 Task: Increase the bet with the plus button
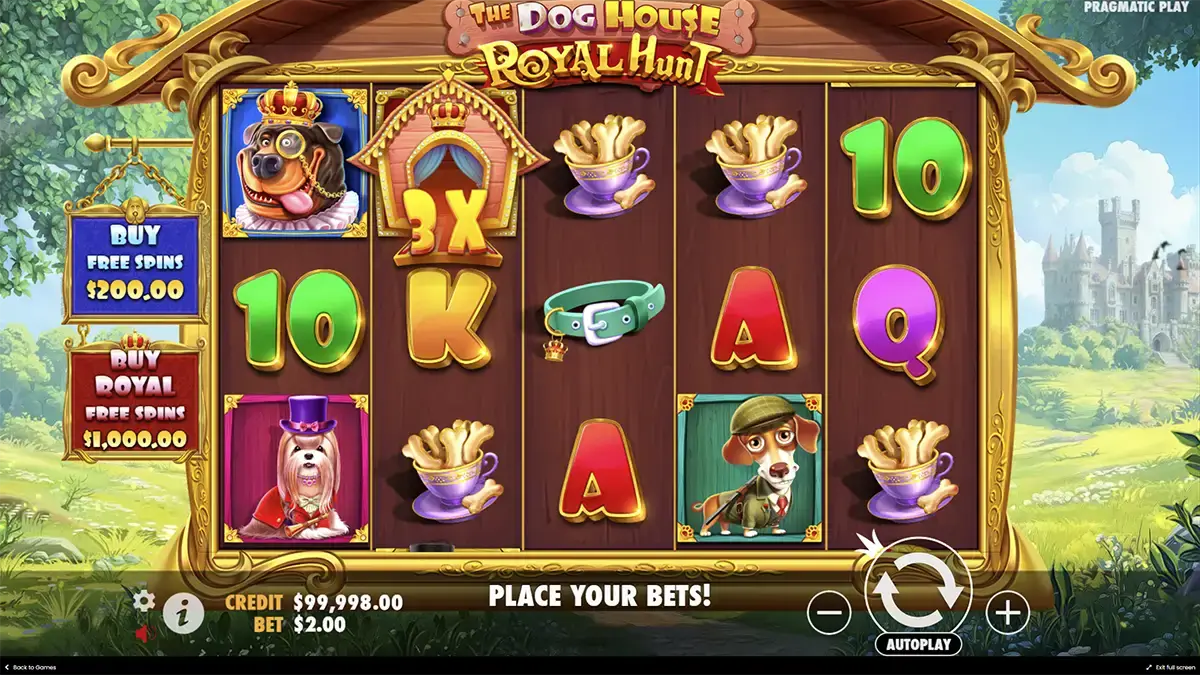[x=1007, y=611]
